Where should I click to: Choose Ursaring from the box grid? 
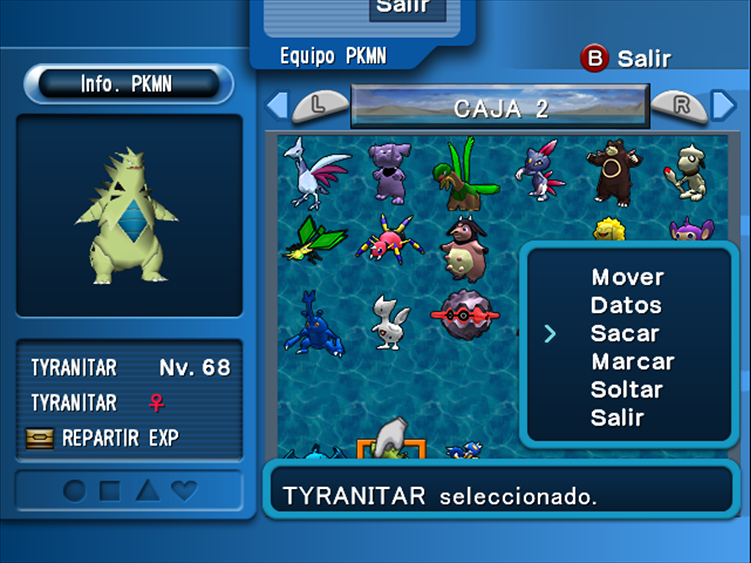click(x=613, y=170)
